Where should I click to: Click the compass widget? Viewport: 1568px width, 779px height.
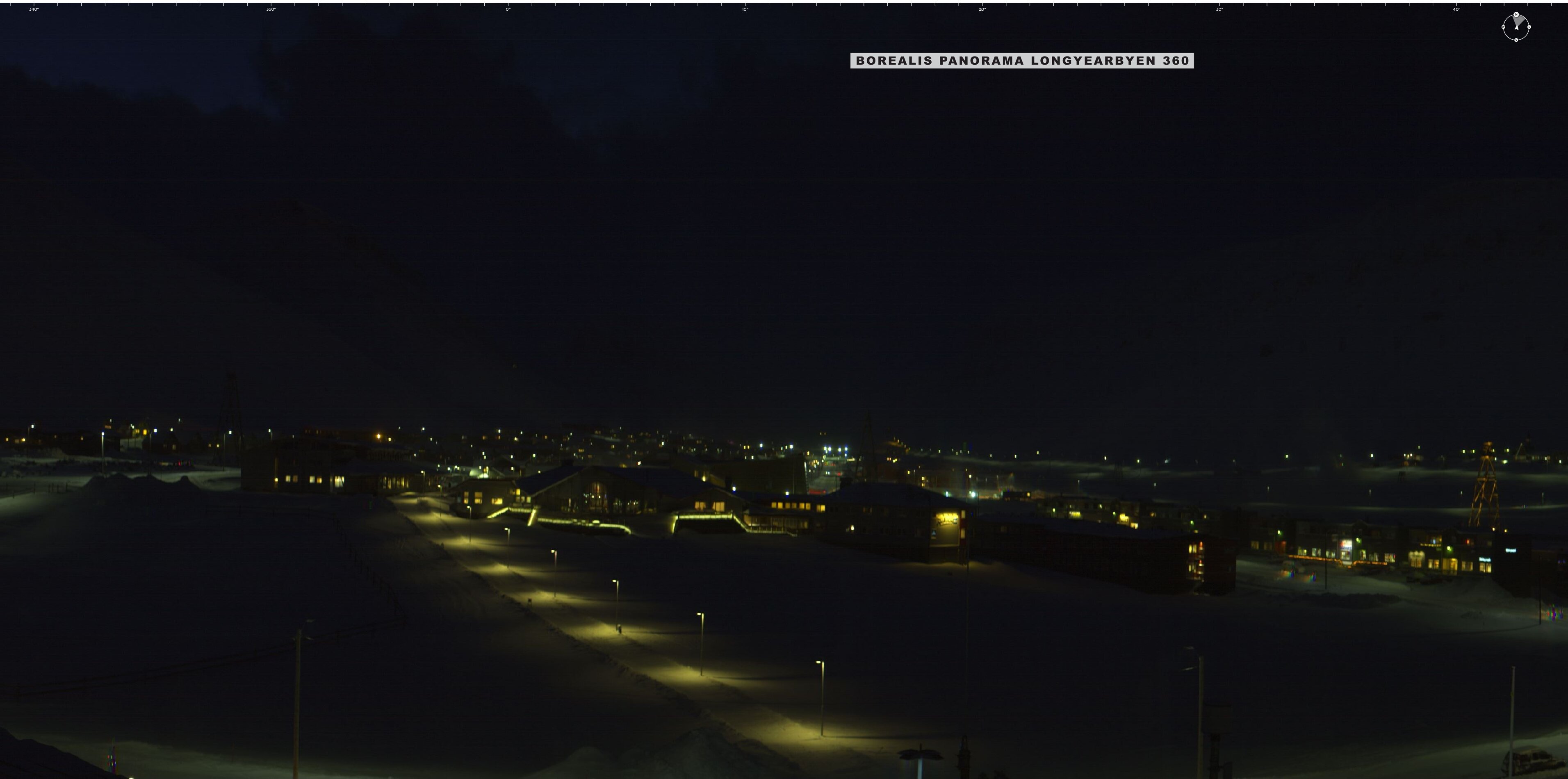[1516, 27]
